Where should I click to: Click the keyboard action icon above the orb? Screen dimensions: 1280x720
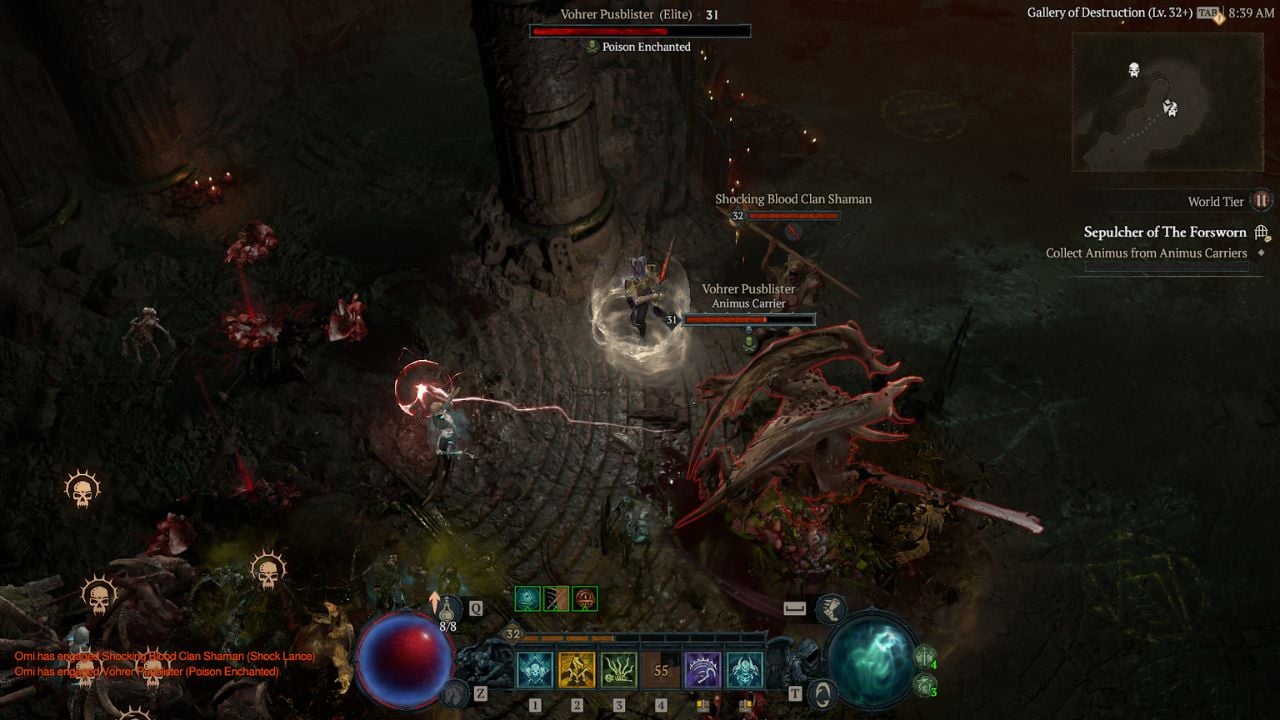click(795, 607)
